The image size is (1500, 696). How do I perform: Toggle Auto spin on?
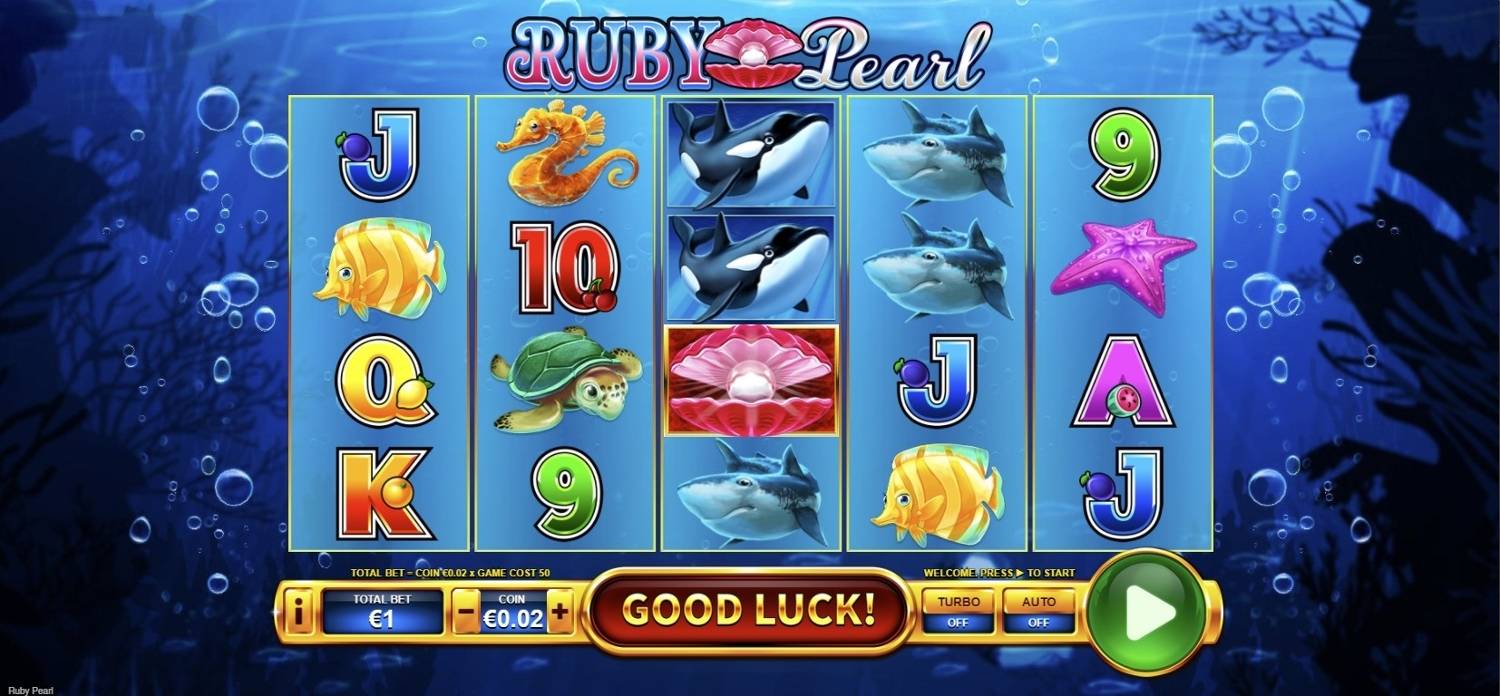(1038, 612)
